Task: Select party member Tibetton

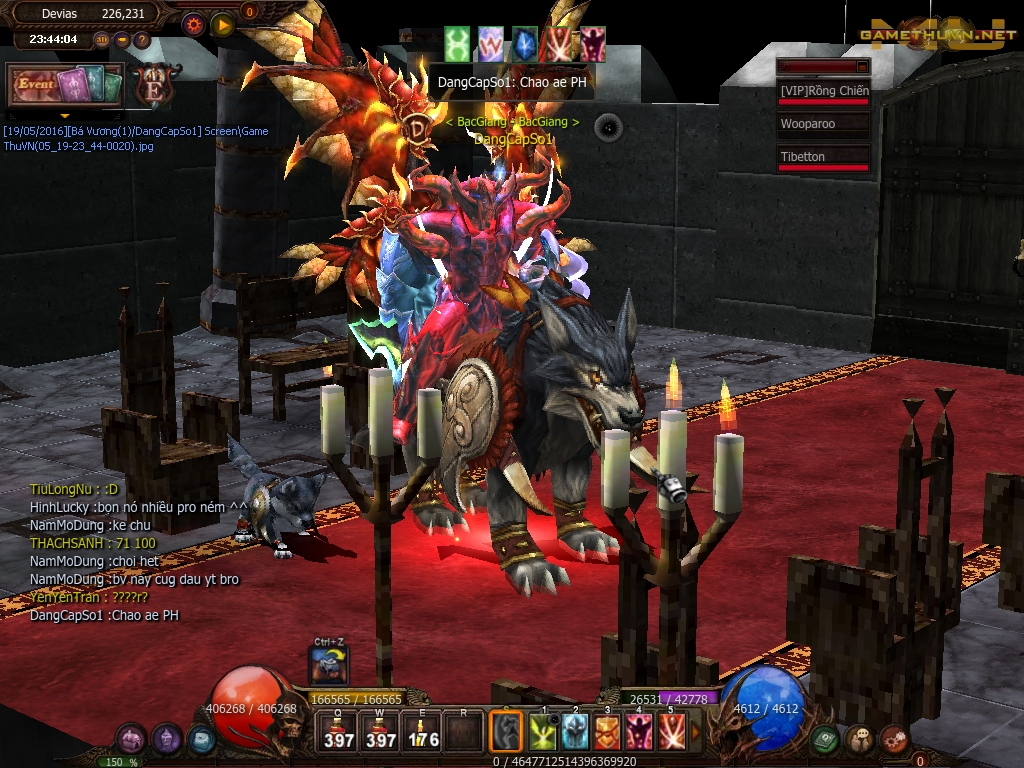Action: [x=823, y=157]
